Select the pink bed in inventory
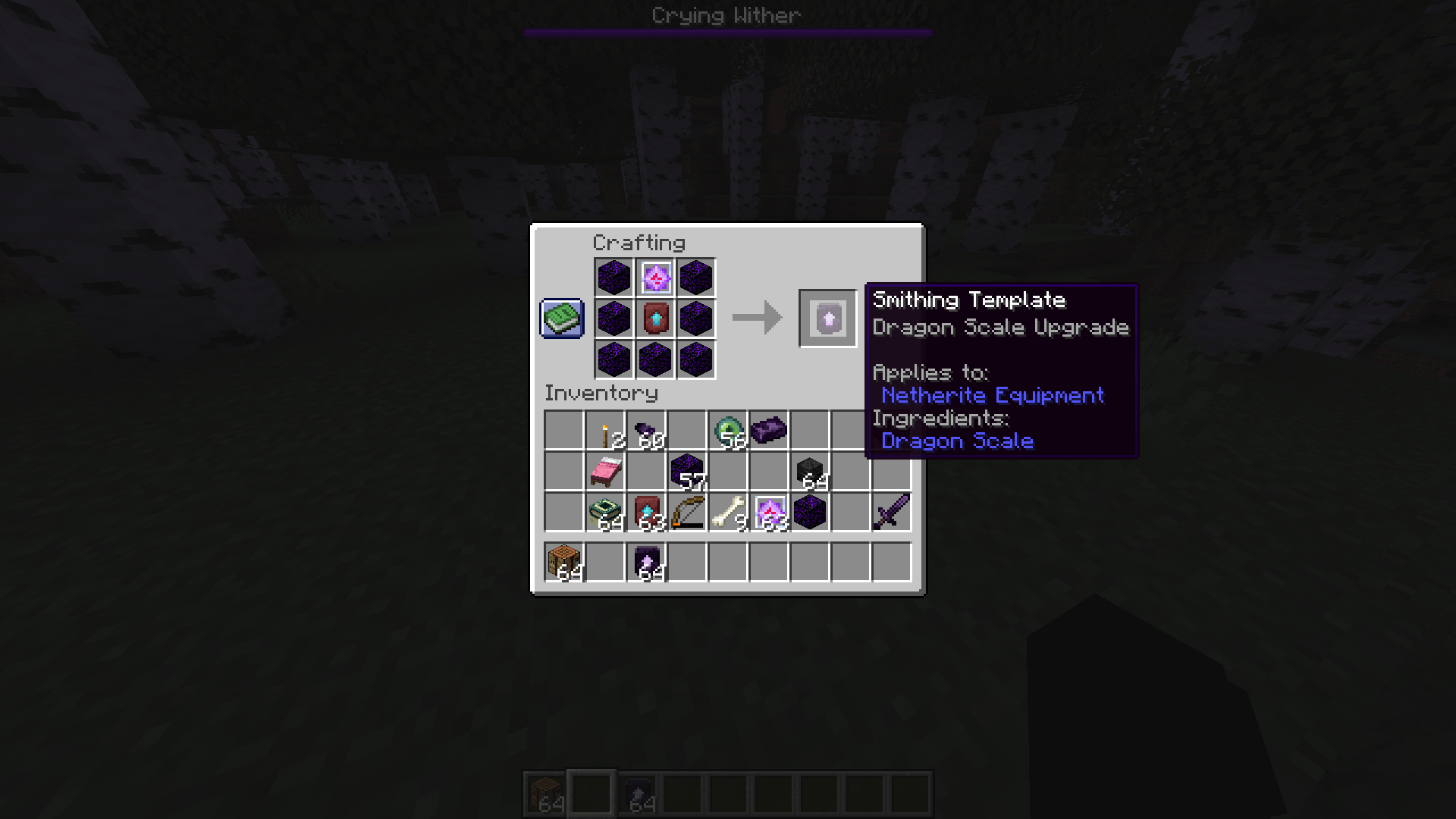The height and width of the screenshot is (819, 1456). tap(604, 472)
